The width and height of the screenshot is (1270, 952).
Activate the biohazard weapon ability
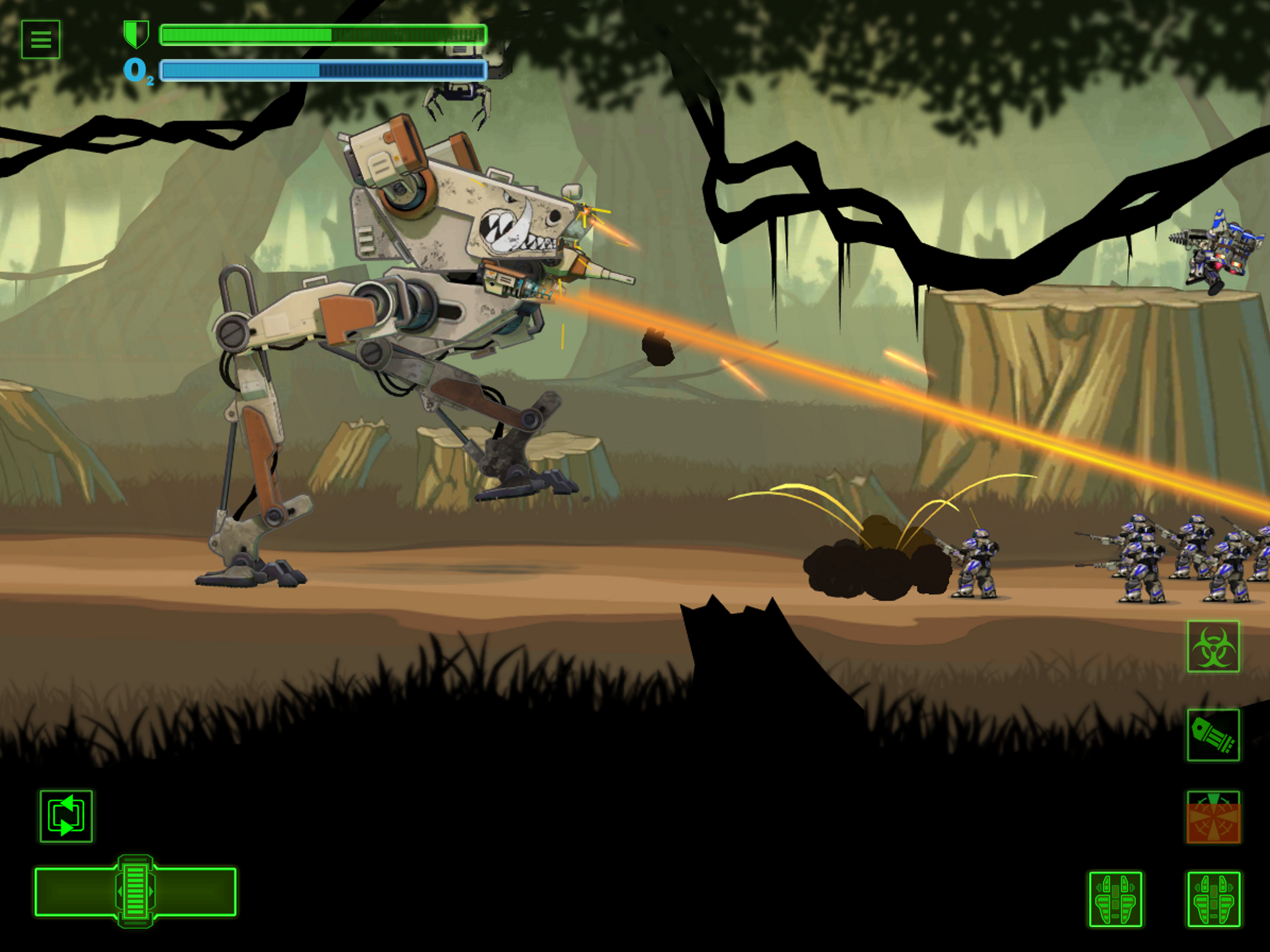tap(1212, 646)
